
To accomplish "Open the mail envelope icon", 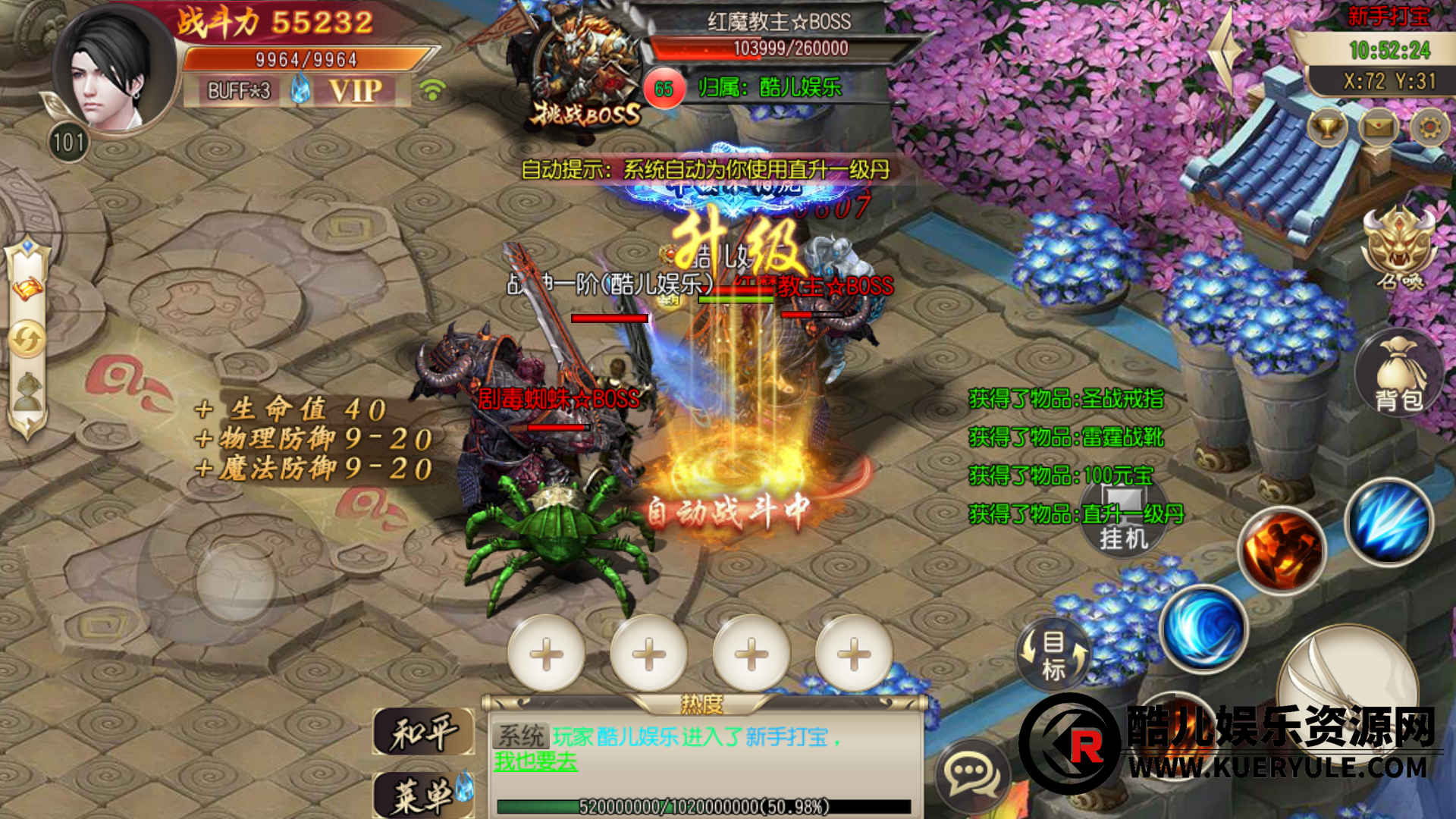I will (1378, 127).
